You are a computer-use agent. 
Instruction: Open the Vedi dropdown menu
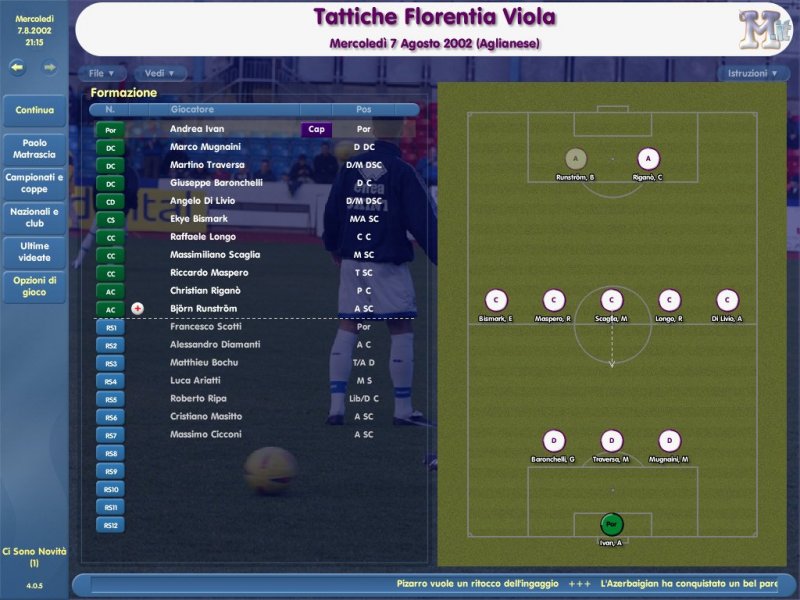[160, 73]
